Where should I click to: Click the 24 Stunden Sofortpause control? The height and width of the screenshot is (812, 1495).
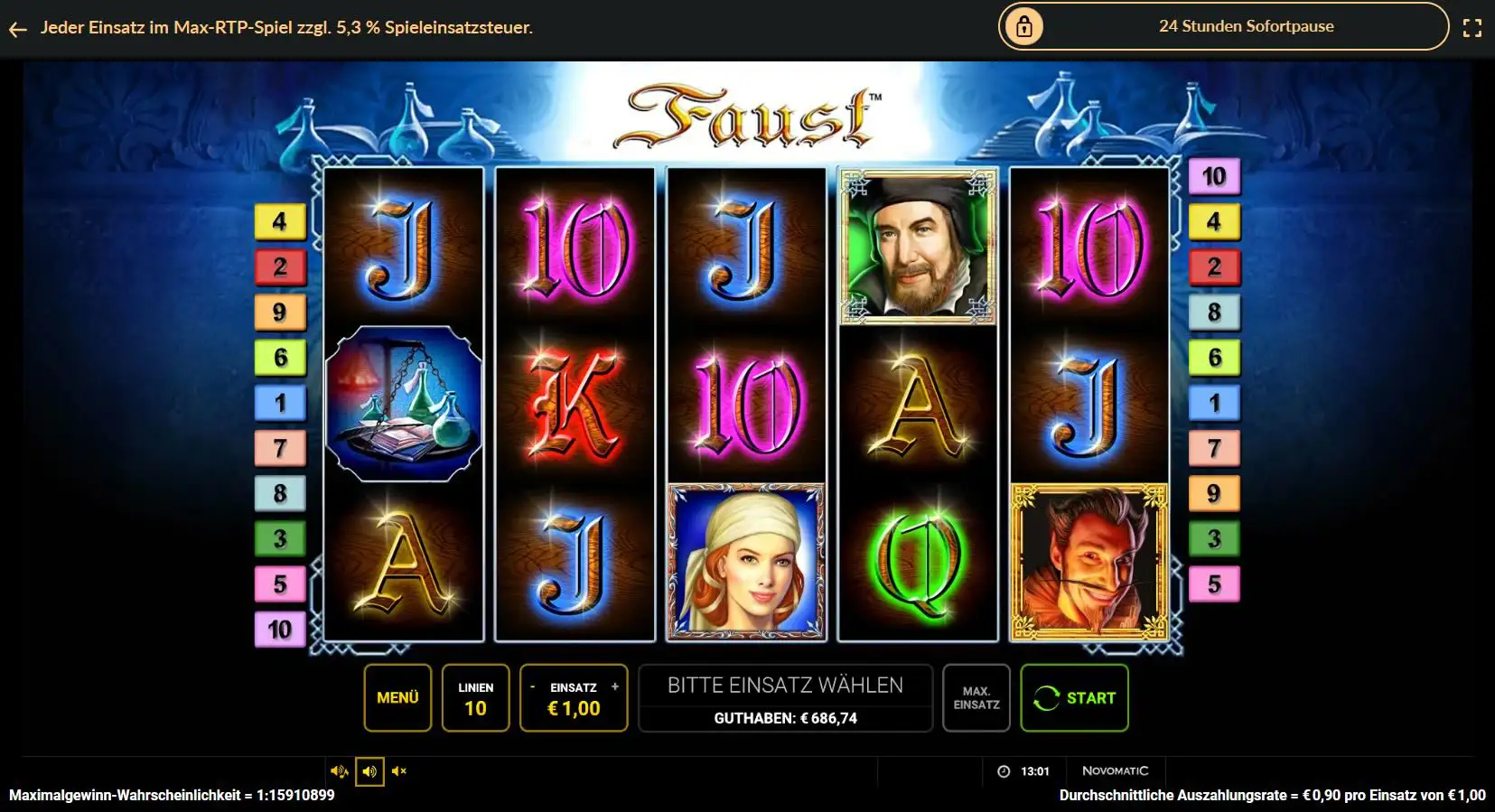click(1245, 26)
